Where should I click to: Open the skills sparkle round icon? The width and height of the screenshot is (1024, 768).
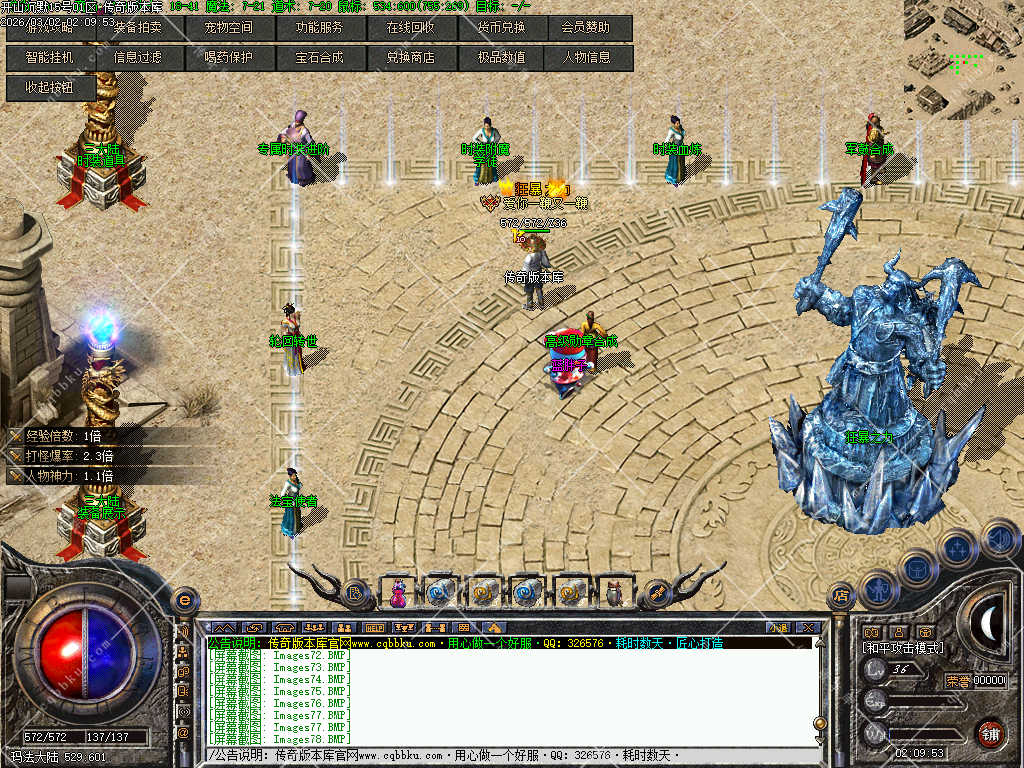click(957, 549)
